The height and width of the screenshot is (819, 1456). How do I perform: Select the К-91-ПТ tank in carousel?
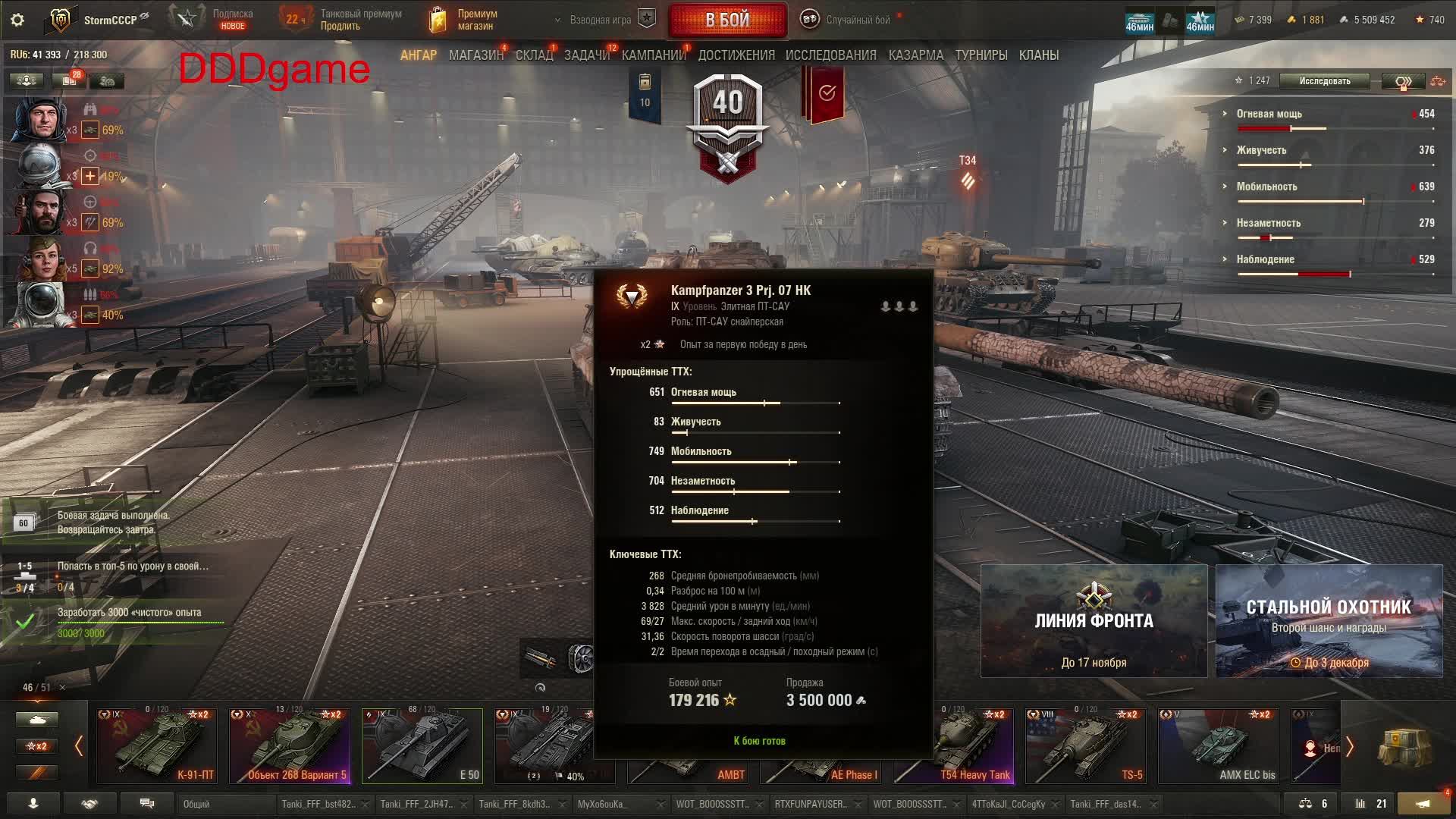pyautogui.click(x=156, y=745)
